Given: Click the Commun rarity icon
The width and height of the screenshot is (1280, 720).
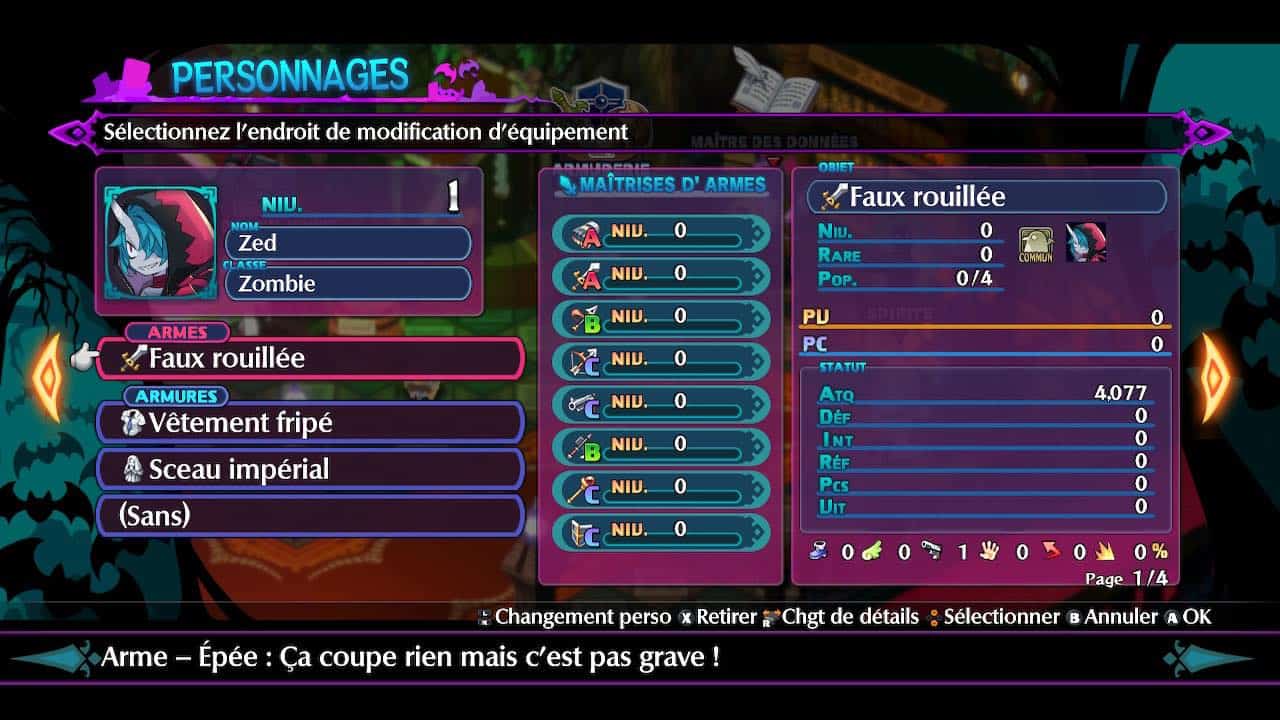Looking at the screenshot, I should (1036, 244).
